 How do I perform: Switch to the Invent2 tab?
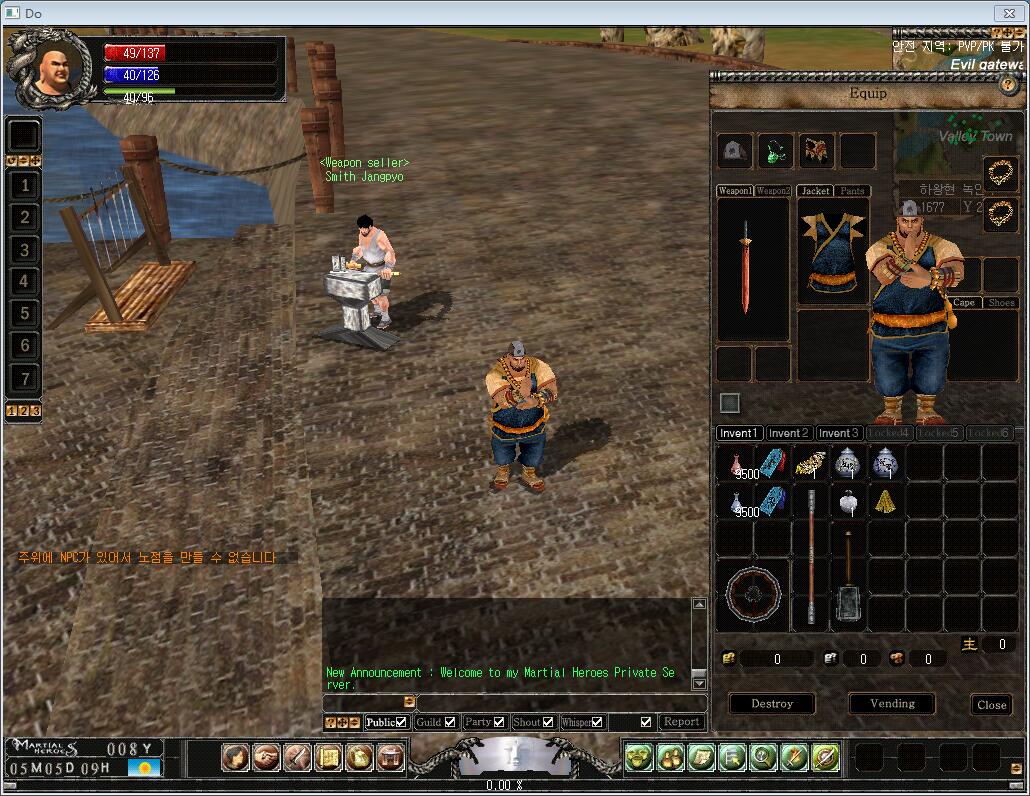coord(789,433)
